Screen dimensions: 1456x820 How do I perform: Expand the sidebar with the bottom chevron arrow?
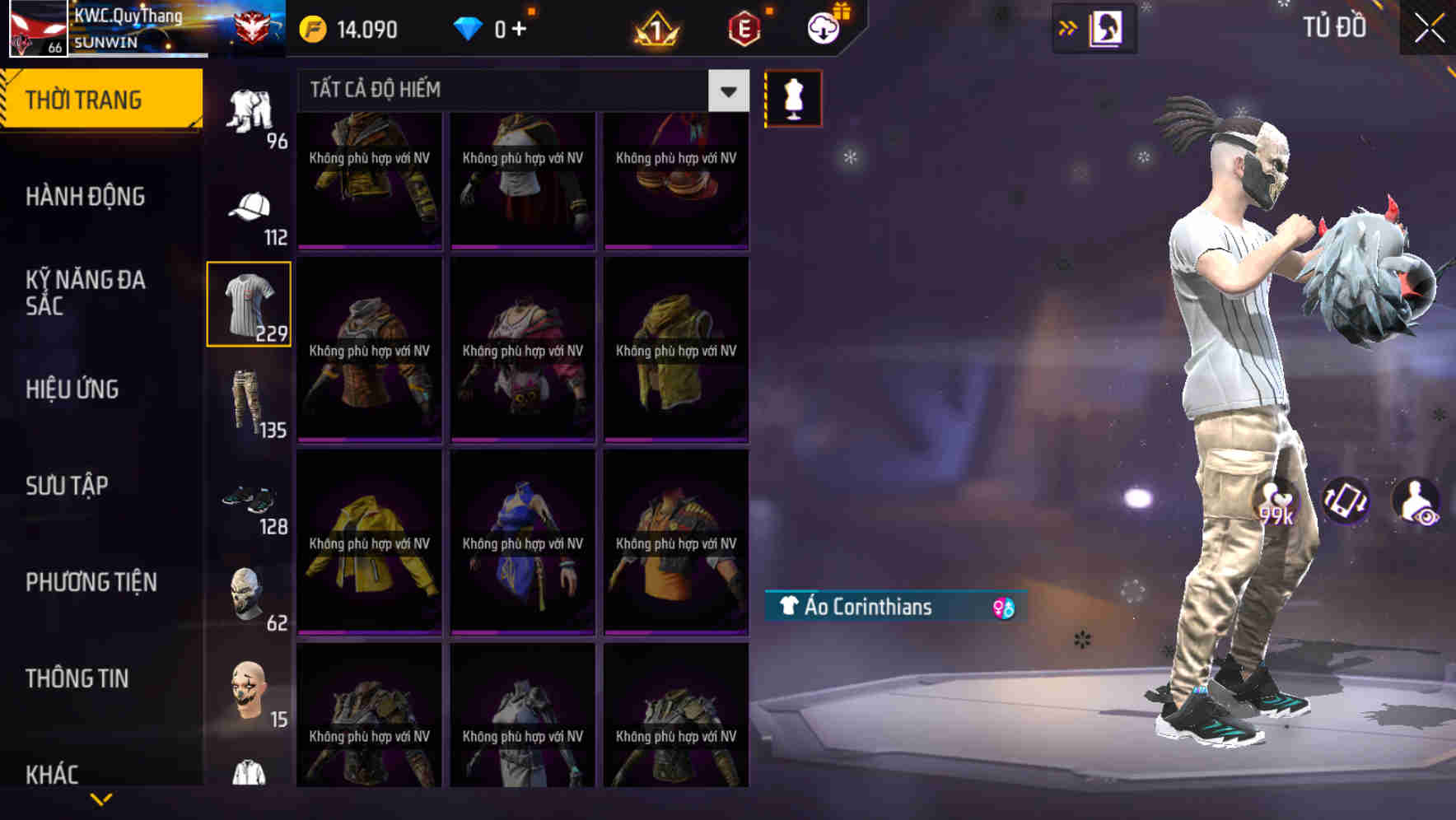coord(101,798)
